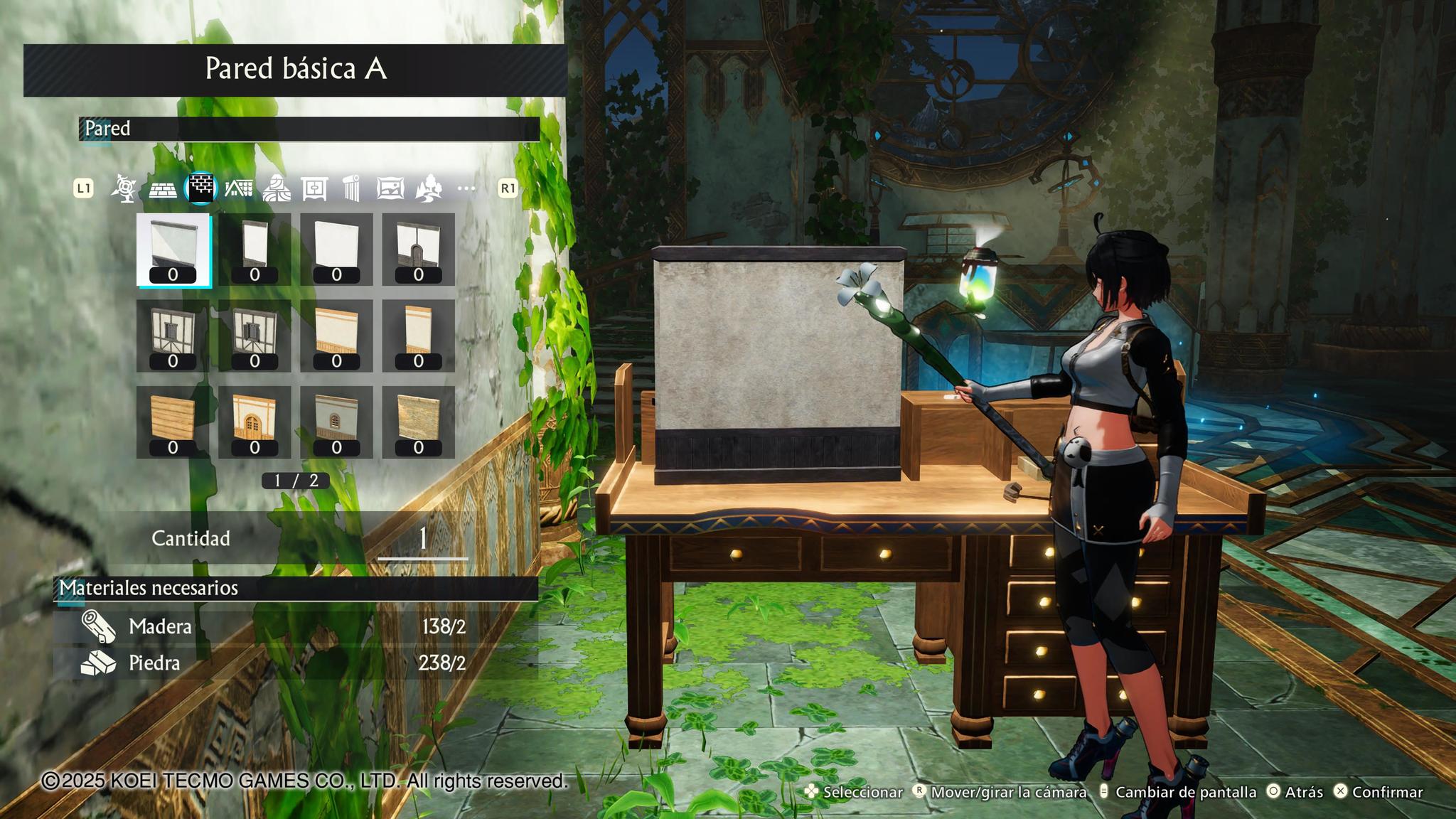This screenshot has height=819, width=1456.
Task: Select the plain white square wall panel
Action: point(336,250)
